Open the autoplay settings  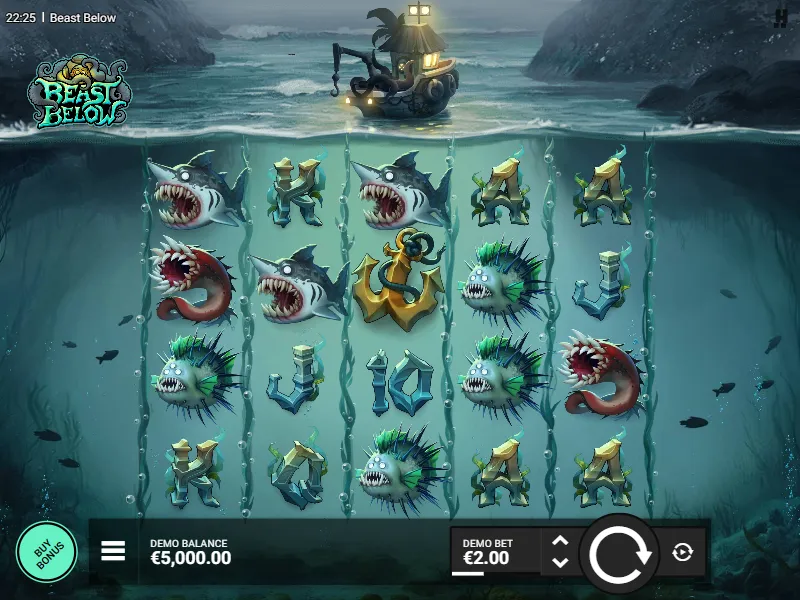tap(683, 552)
